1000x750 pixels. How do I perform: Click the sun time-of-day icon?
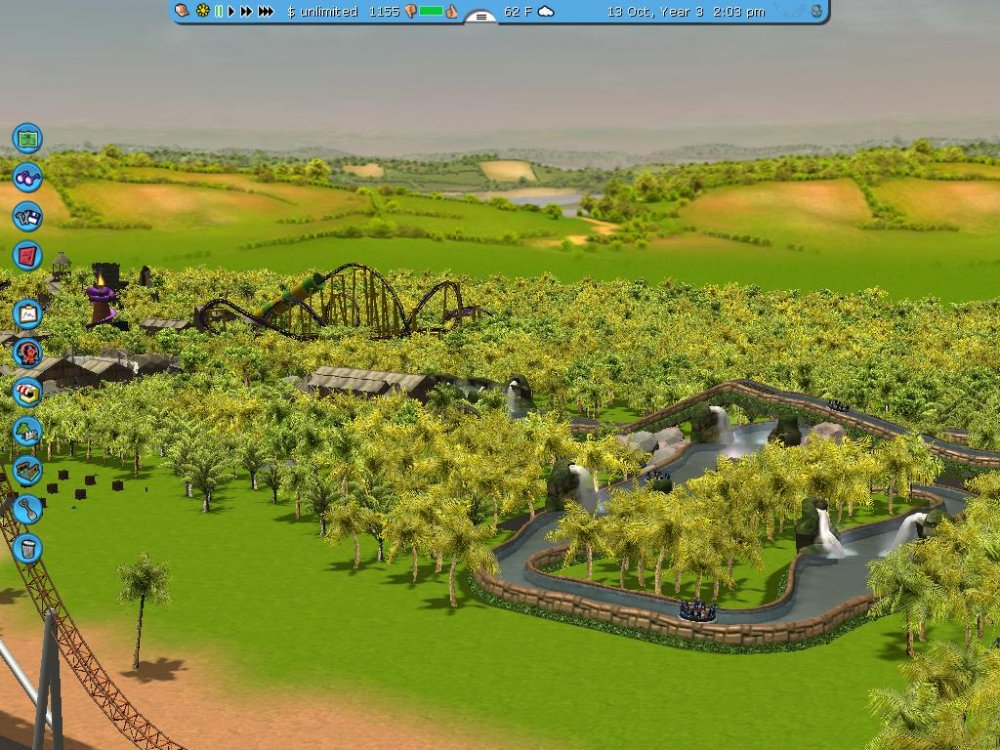(202, 12)
